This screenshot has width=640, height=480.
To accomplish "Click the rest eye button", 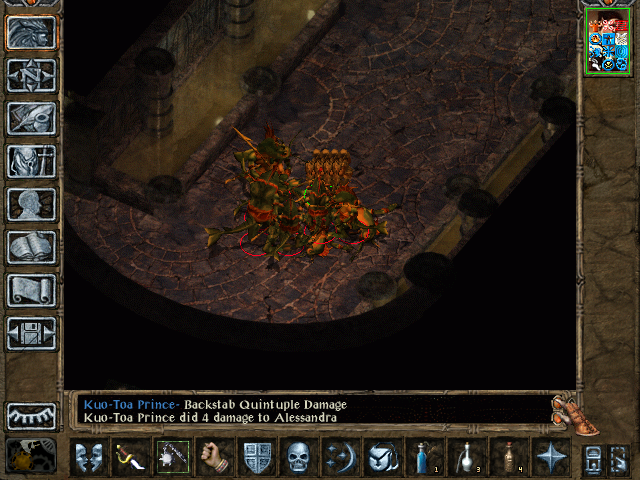I will click(x=32, y=416).
